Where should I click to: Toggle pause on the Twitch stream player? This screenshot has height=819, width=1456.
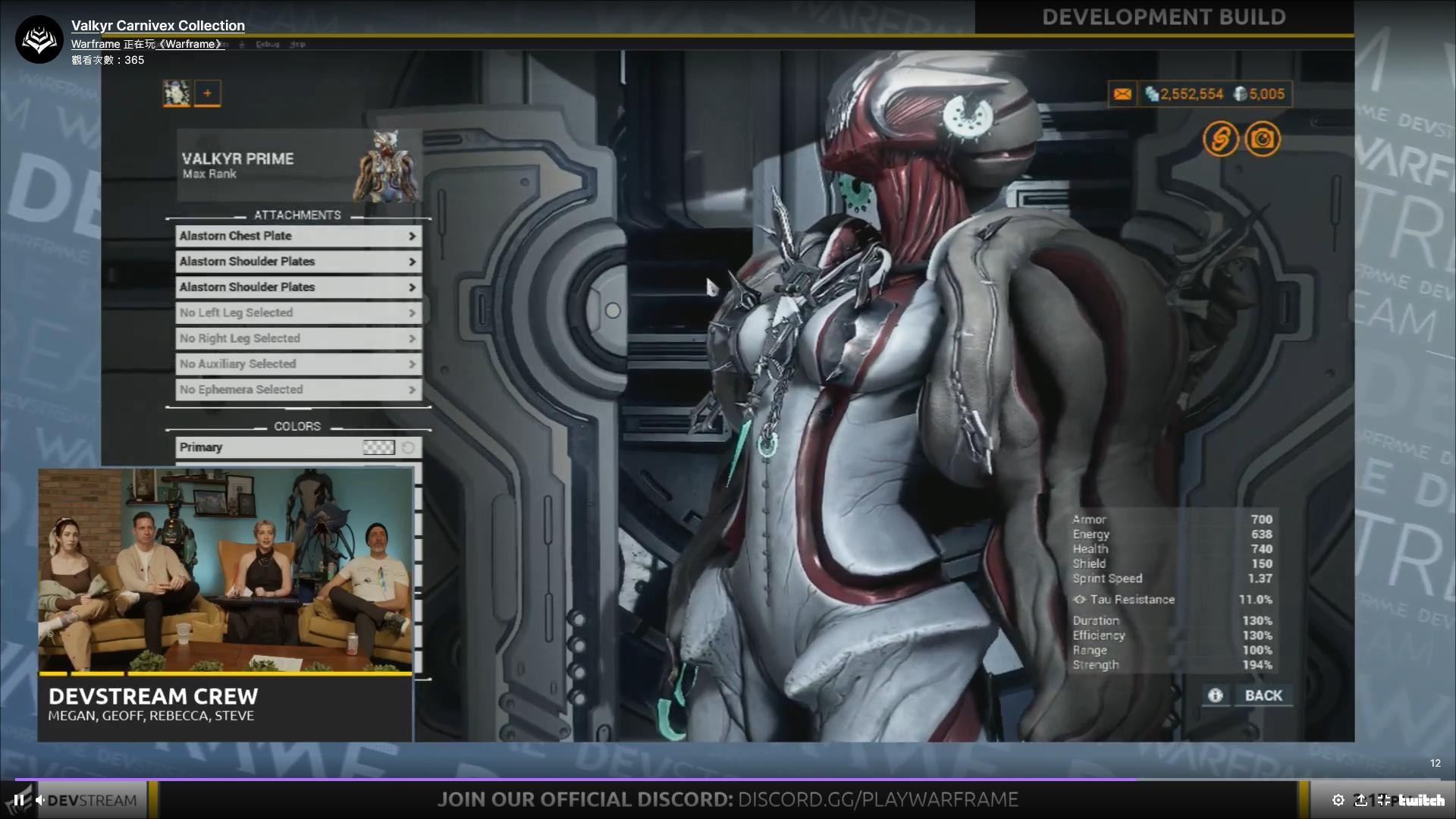tap(17, 799)
